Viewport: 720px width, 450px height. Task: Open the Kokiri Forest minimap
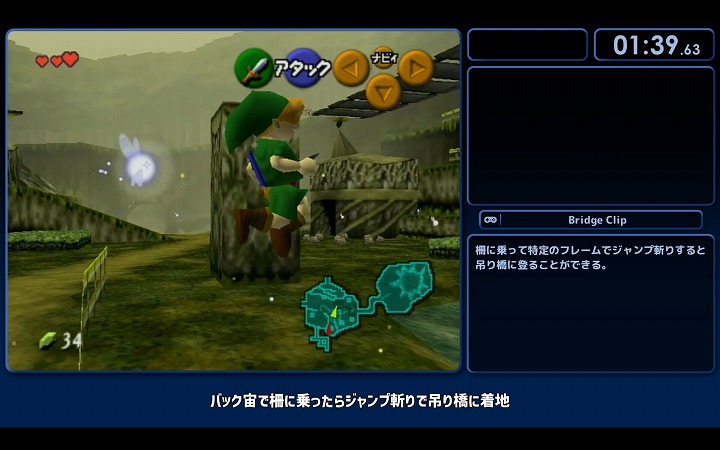point(366,302)
